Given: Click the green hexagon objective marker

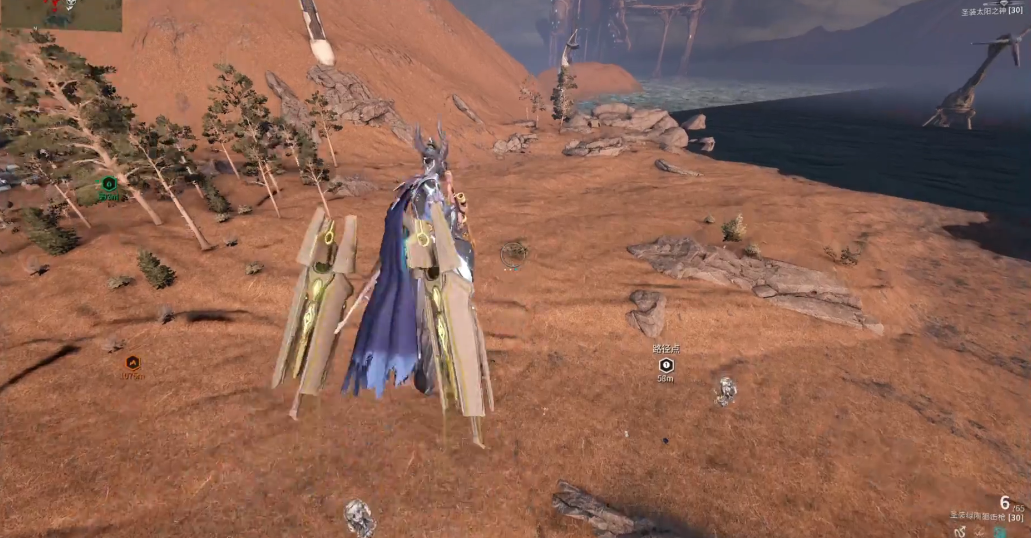Looking at the screenshot, I should pyautogui.click(x=109, y=183).
